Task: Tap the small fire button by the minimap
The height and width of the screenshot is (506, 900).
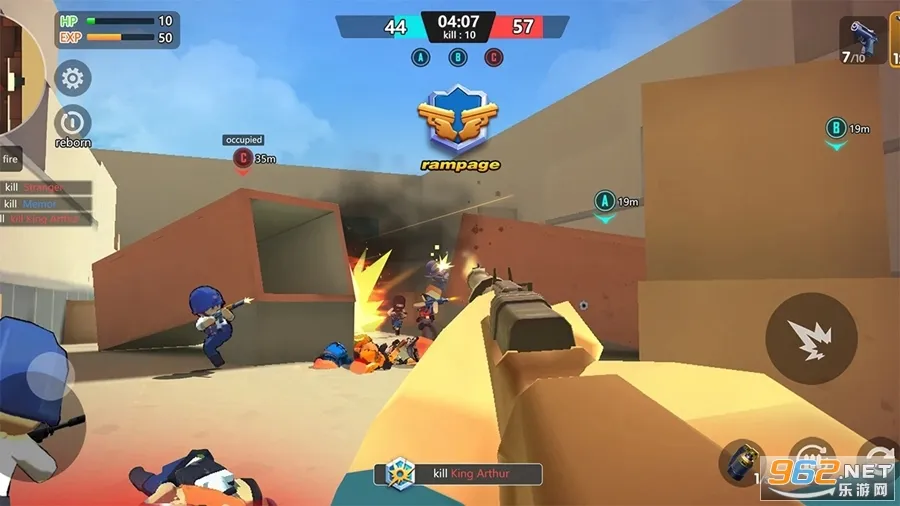Action: pyautogui.click(x=11, y=159)
